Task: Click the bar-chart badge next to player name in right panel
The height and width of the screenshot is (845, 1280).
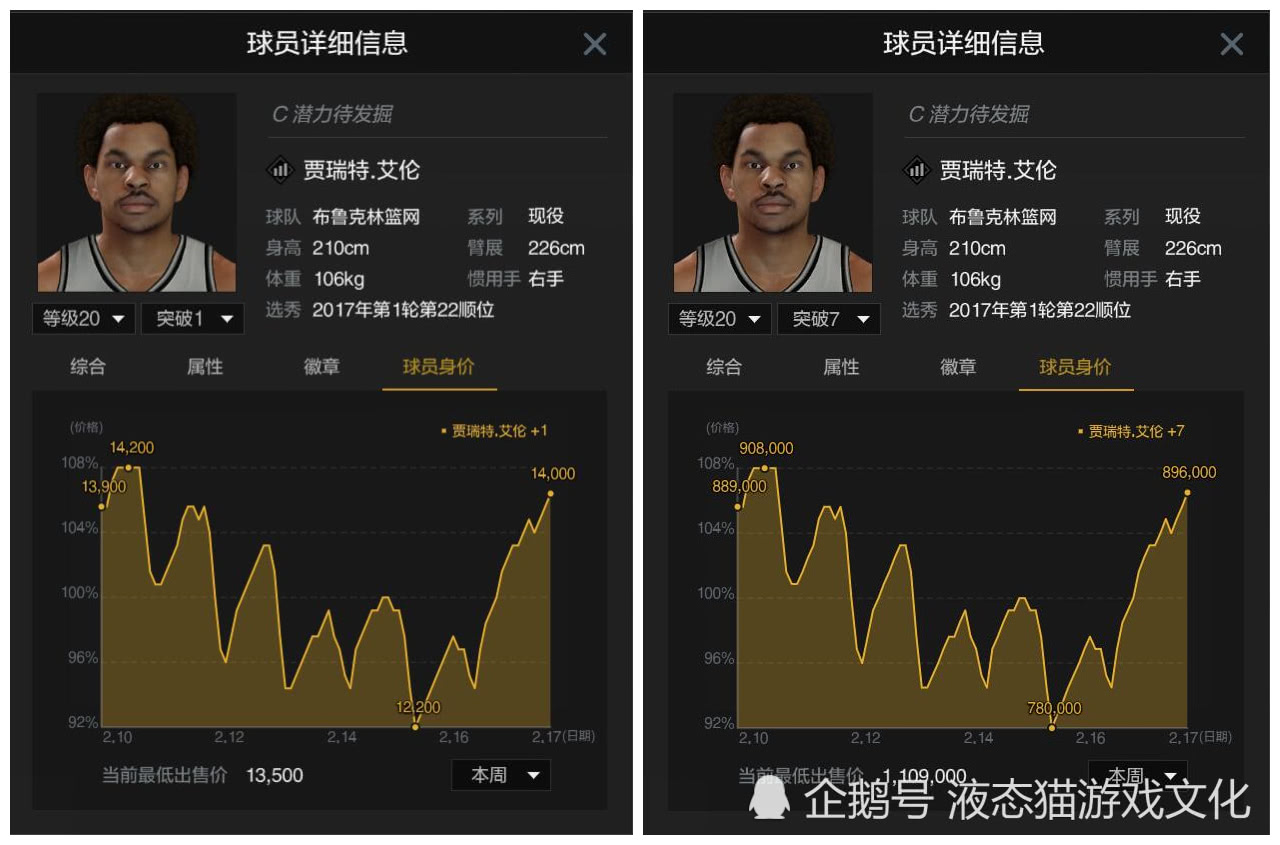Action: pyautogui.click(x=917, y=170)
